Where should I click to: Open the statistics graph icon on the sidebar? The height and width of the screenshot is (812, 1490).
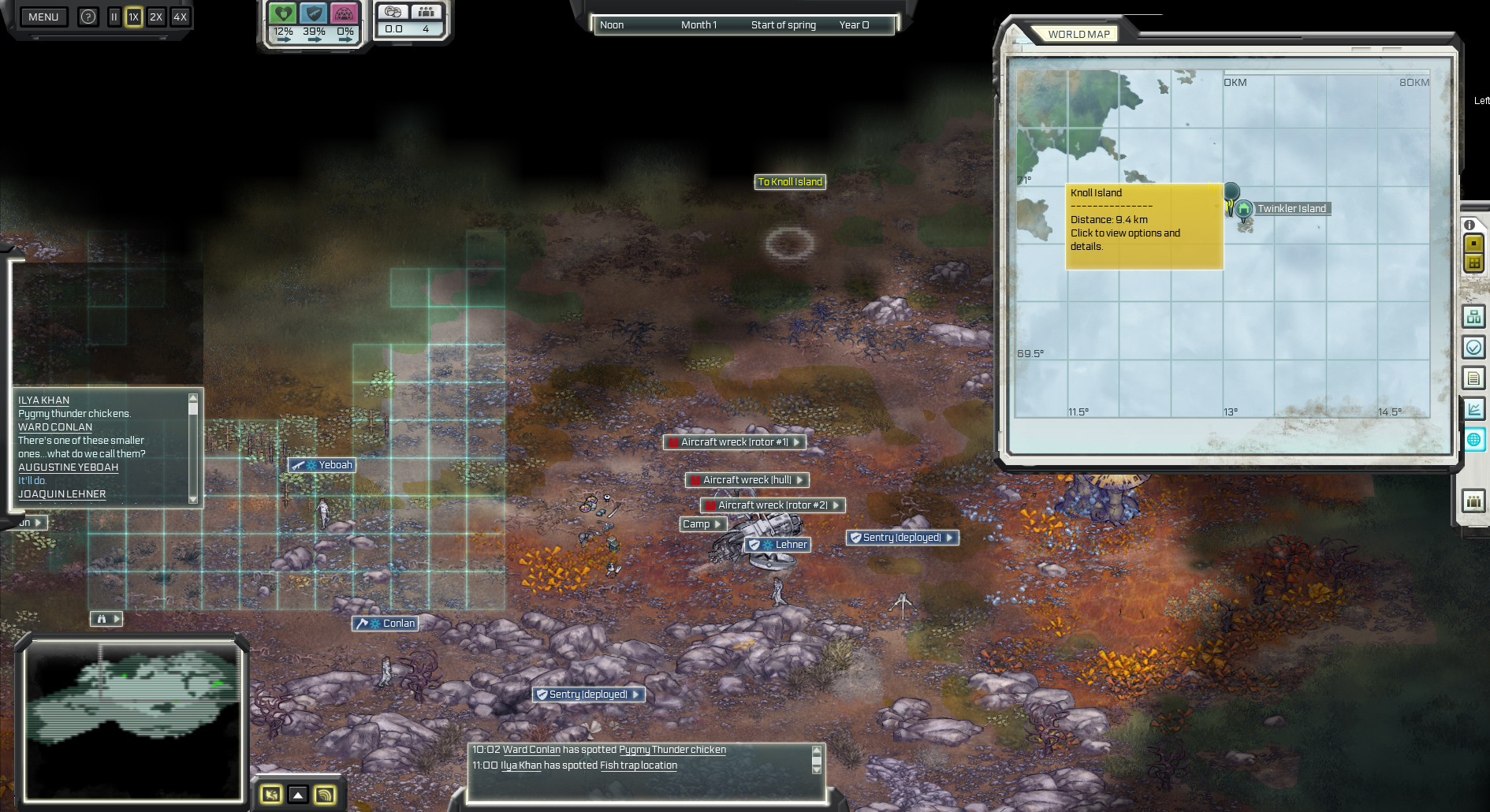(x=1474, y=408)
